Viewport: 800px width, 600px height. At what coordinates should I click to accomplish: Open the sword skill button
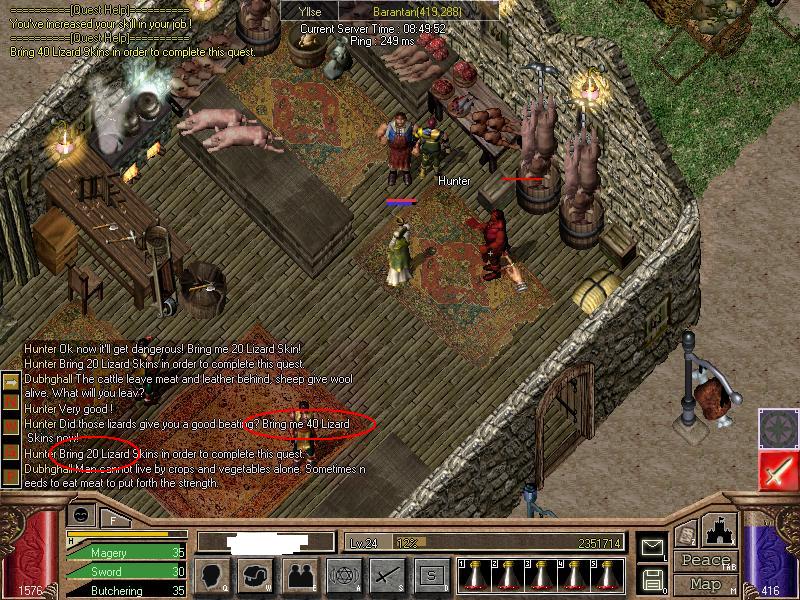[x=387, y=575]
